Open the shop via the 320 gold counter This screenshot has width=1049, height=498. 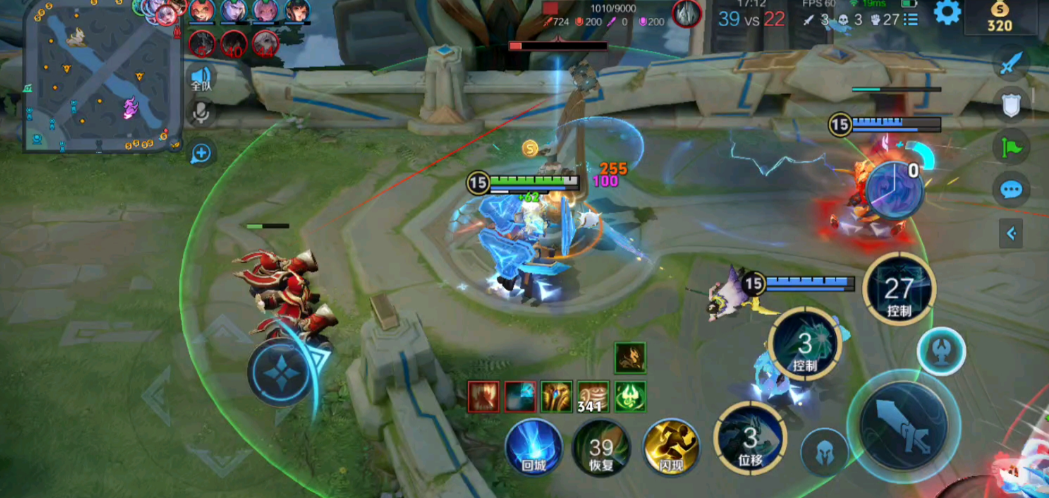pos(999,18)
